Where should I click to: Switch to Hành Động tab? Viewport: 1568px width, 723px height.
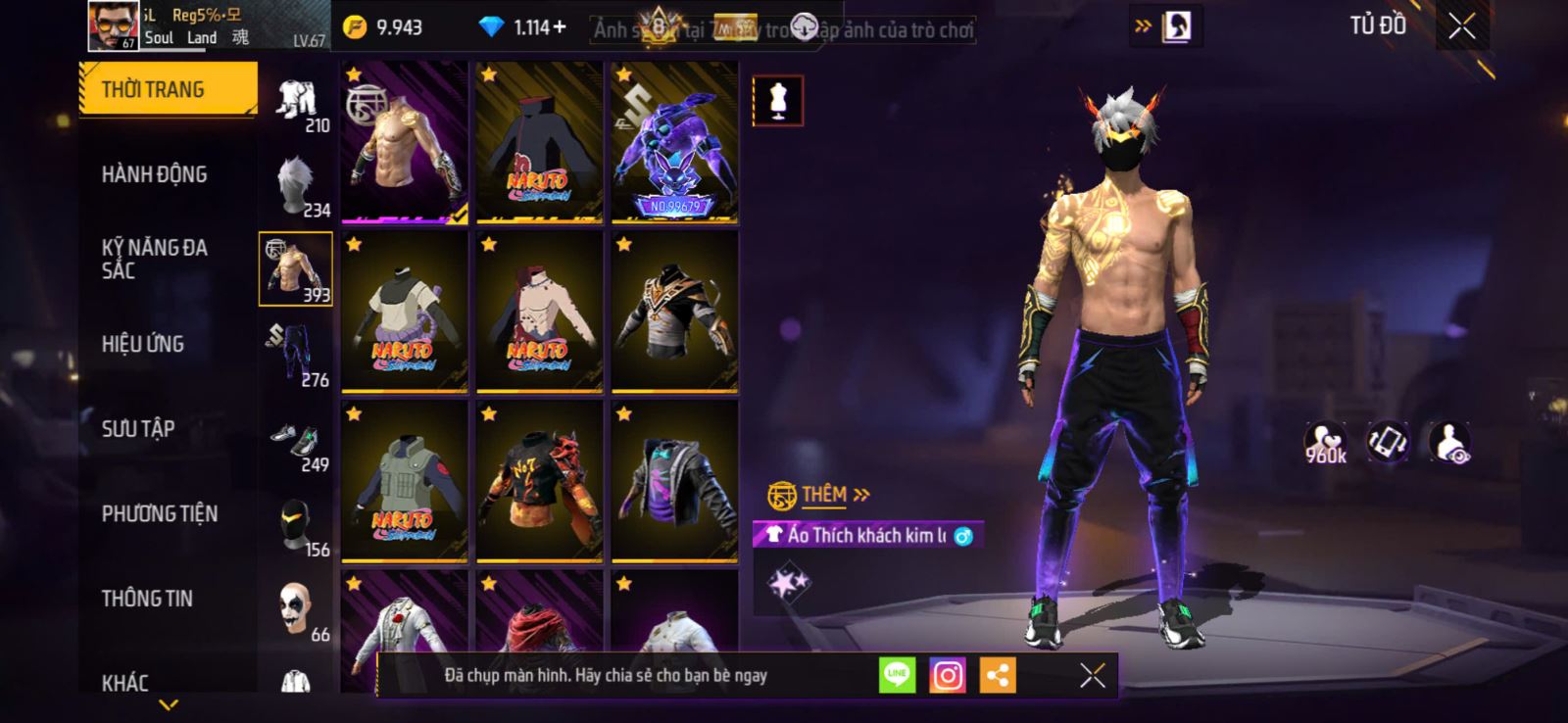click(155, 174)
